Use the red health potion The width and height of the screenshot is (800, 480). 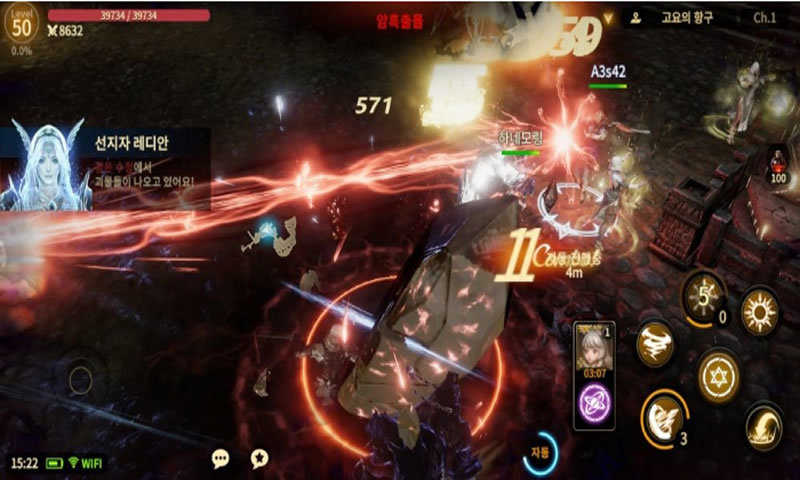pos(778,164)
